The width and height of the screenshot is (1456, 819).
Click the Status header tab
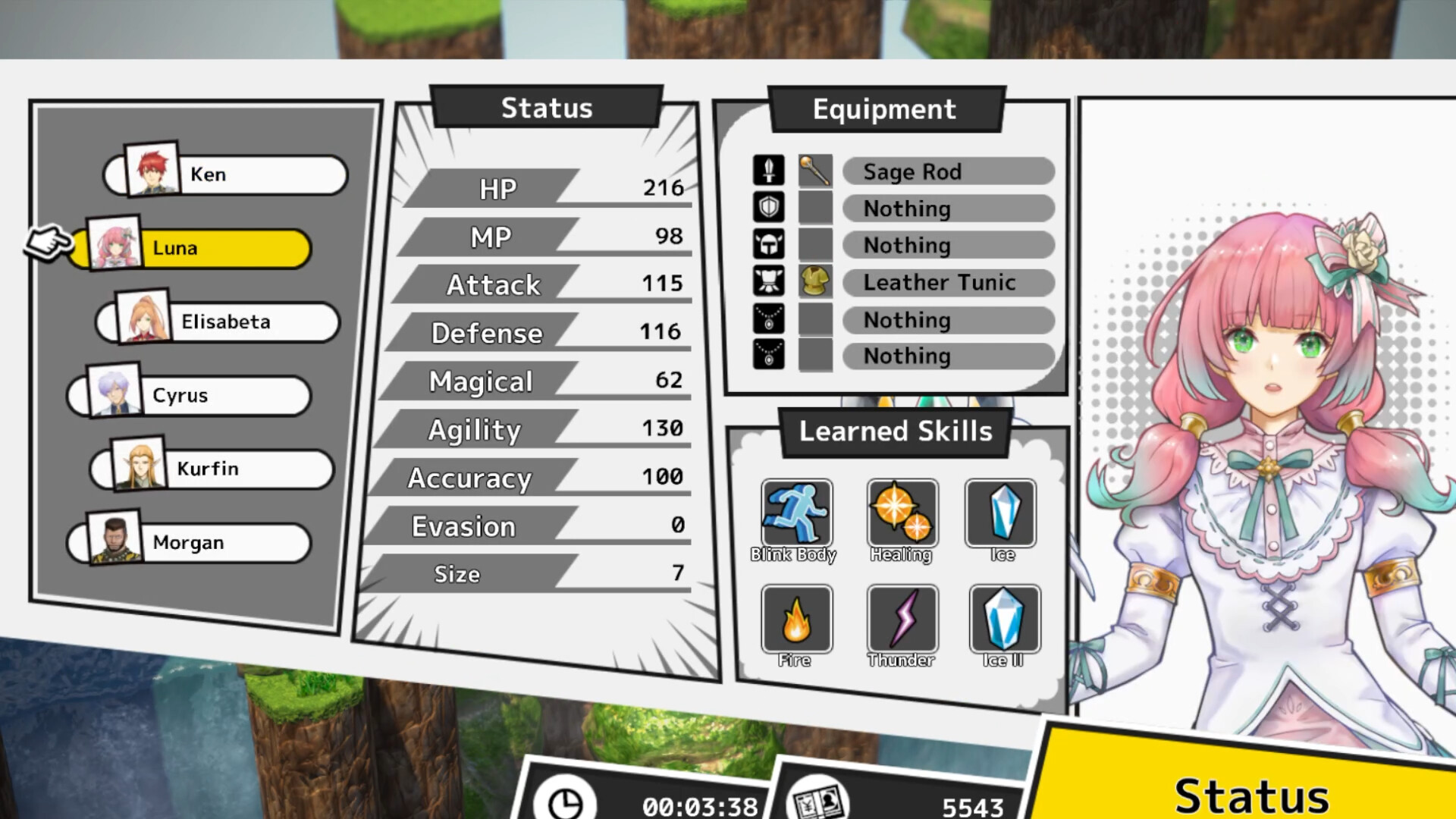(x=545, y=108)
